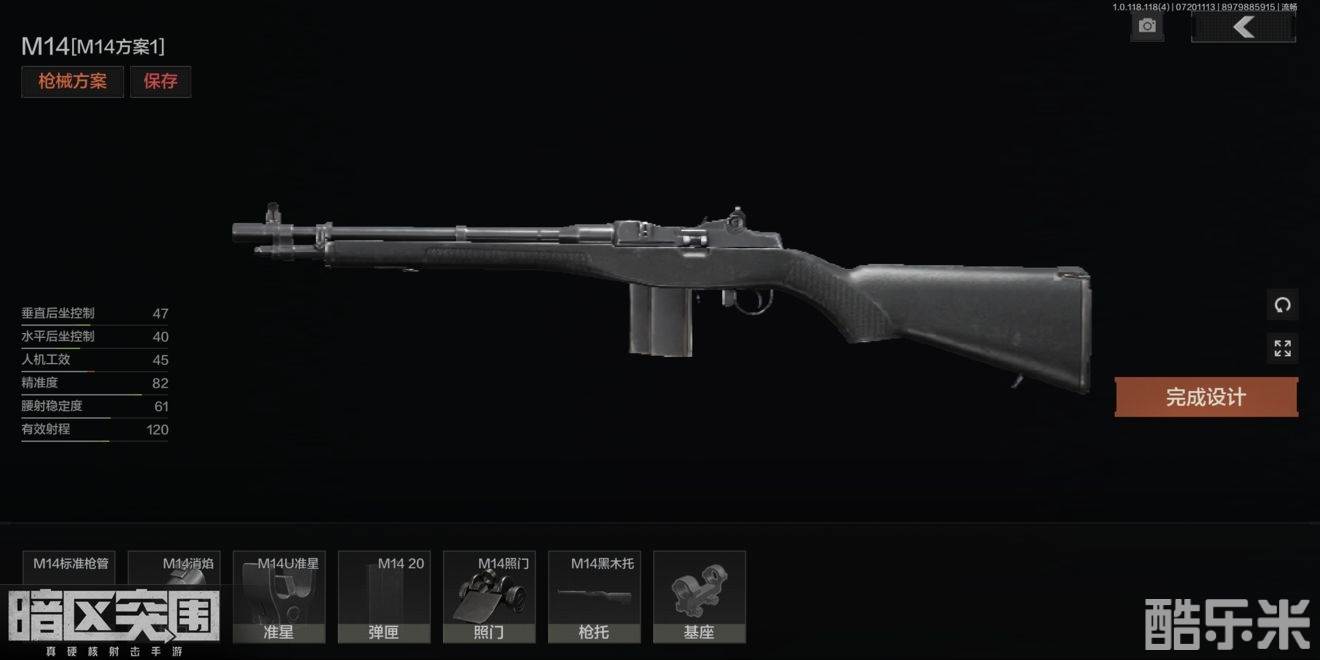Viewport: 1320px width, 660px height.
Task: Select the M14 20 弹匣 magazine slot
Action: [384, 596]
